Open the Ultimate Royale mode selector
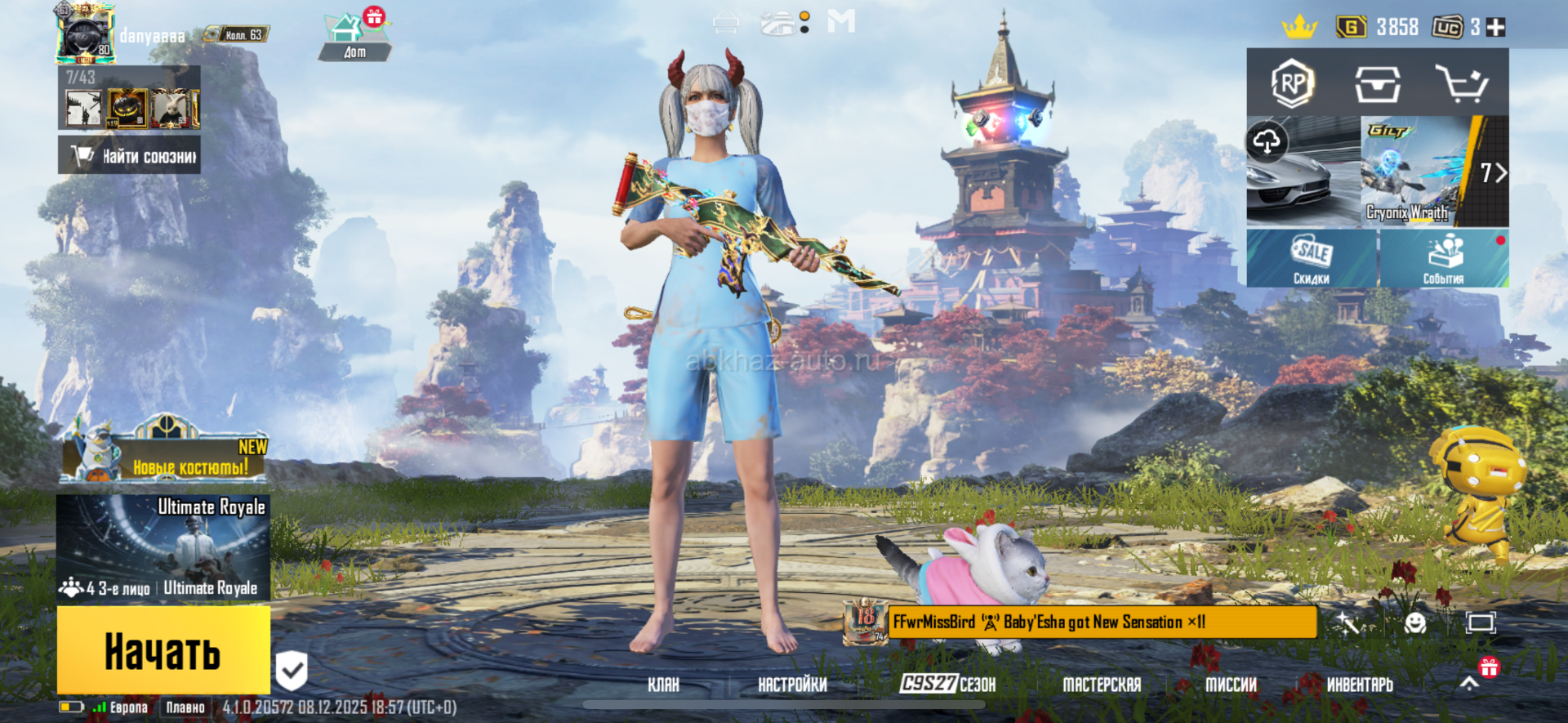Viewport: 1568px width, 723px height. coord(163,547)
